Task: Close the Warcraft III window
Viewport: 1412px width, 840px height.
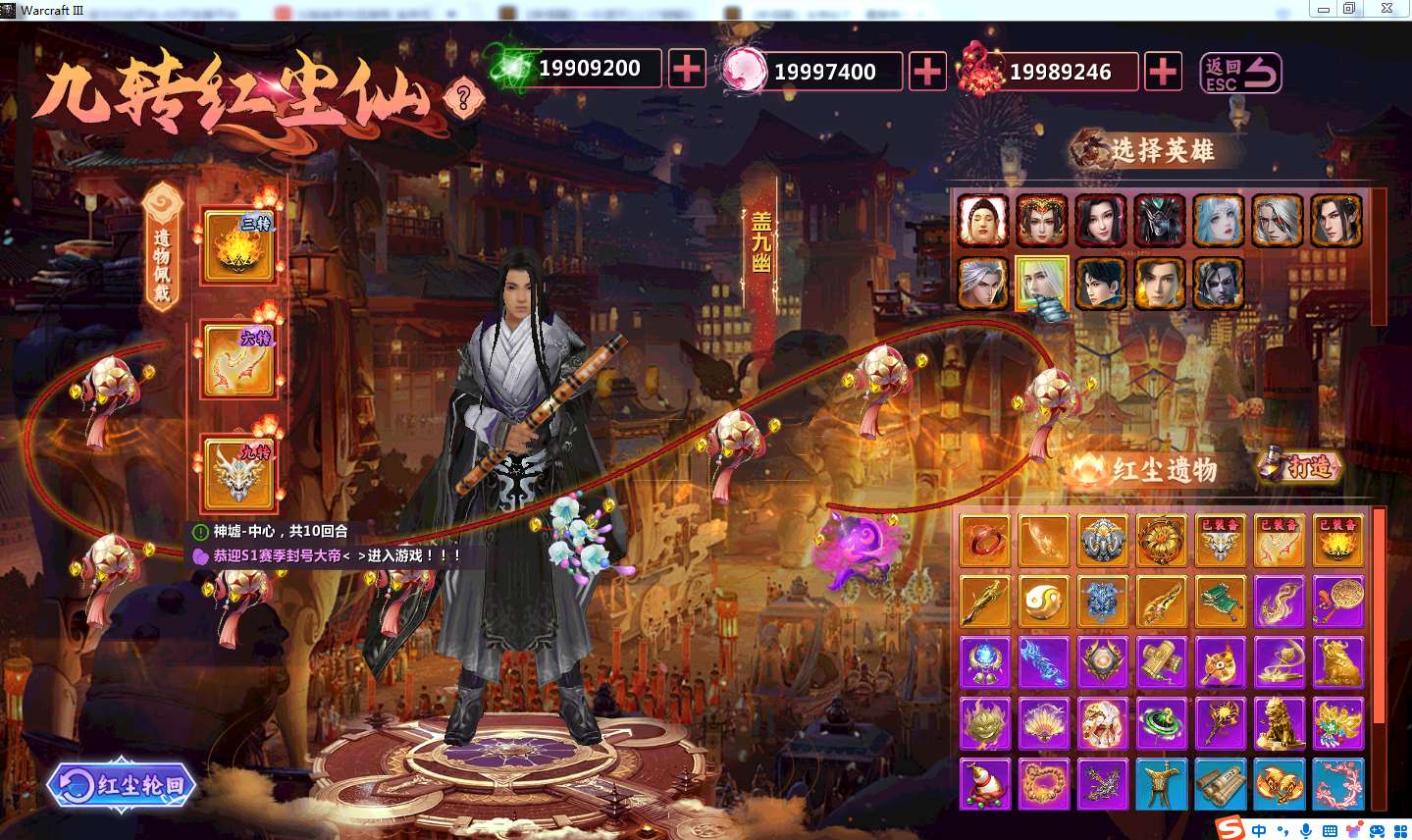Action: (1386, 9)
